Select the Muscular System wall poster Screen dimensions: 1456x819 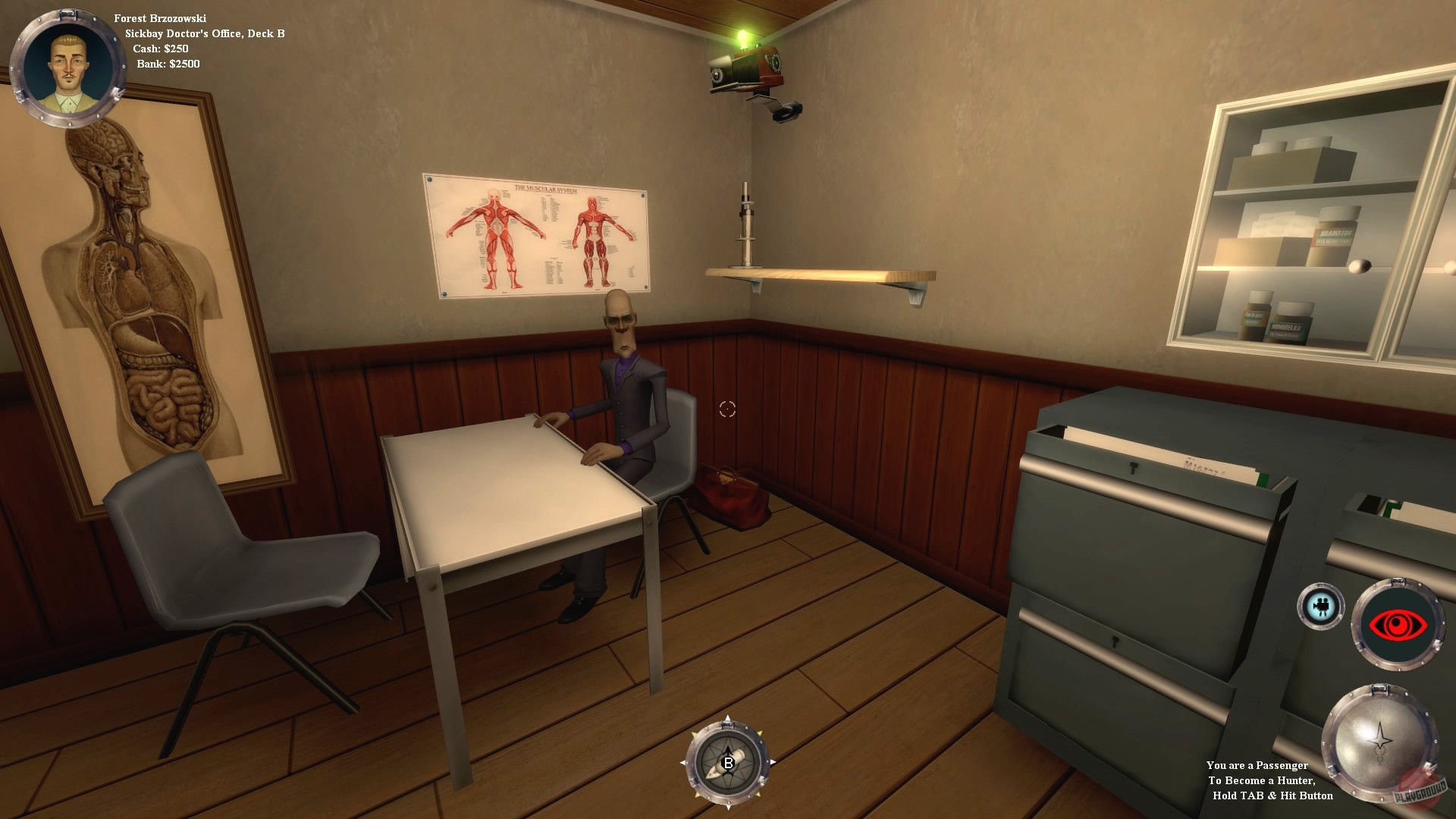538,231
